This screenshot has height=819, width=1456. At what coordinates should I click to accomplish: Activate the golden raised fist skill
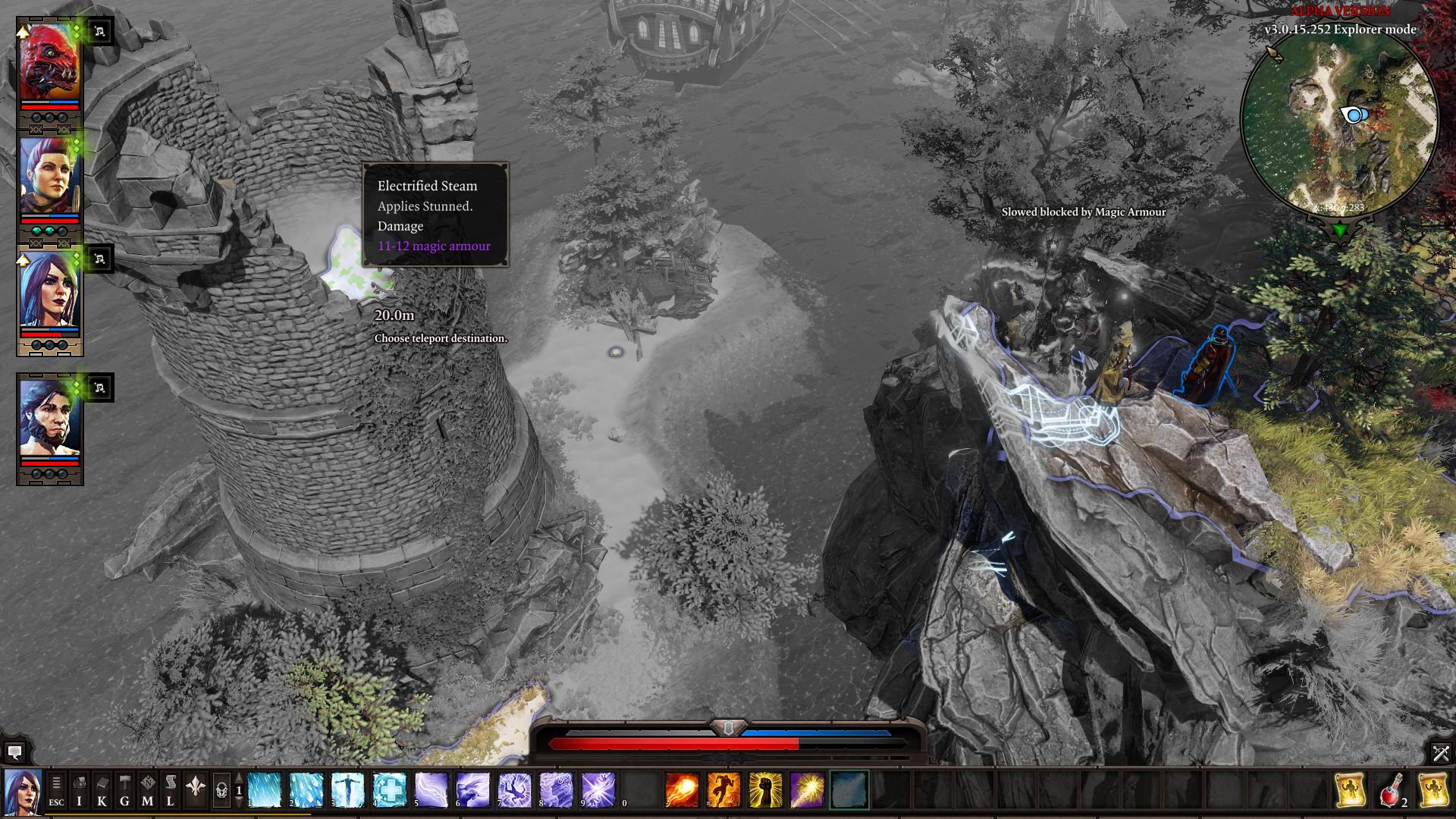pyautogui.click(x=765, y=790)
